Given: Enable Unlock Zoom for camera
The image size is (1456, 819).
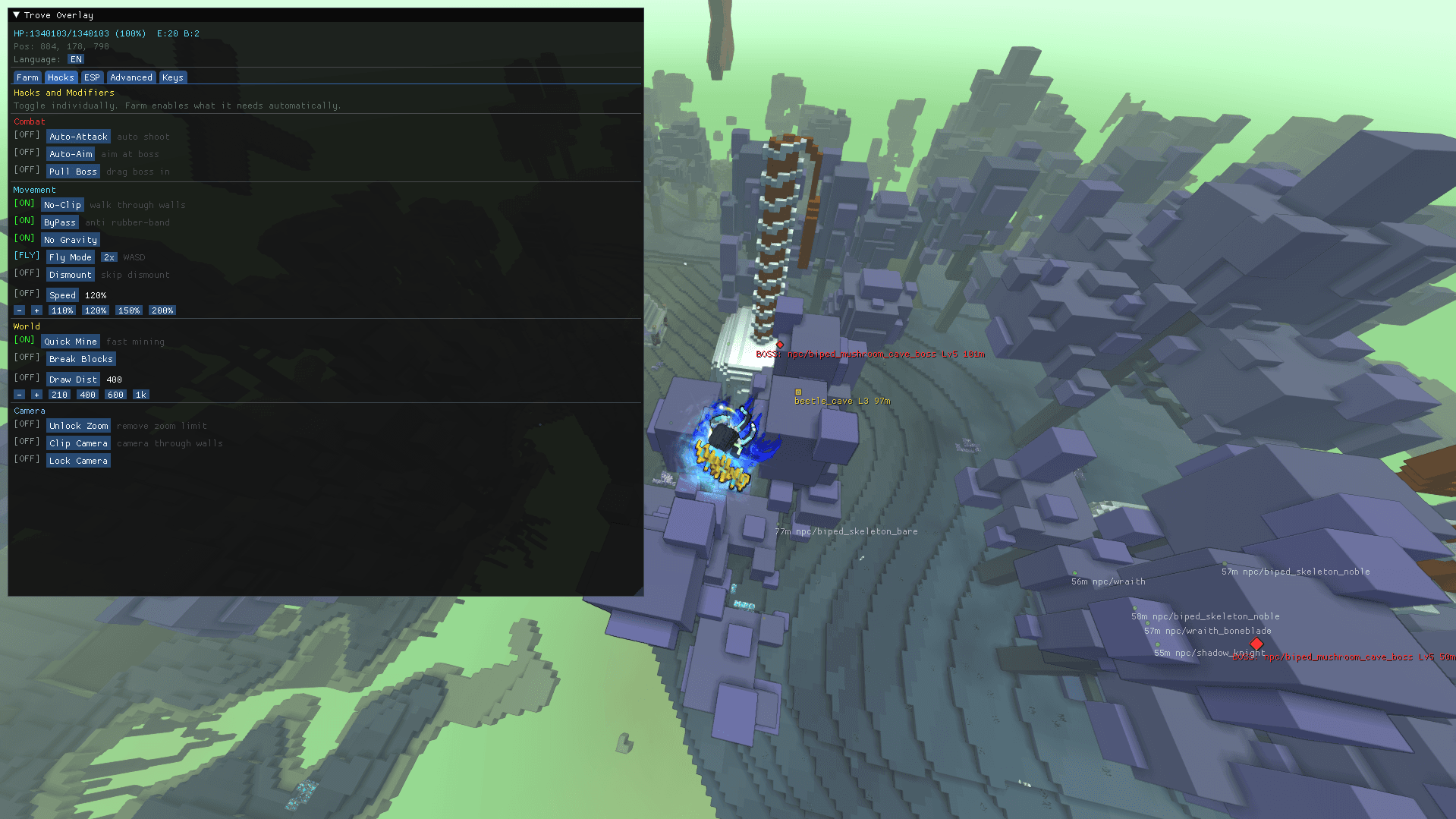Looking at the screenshot, I should [x=78, y=426].
